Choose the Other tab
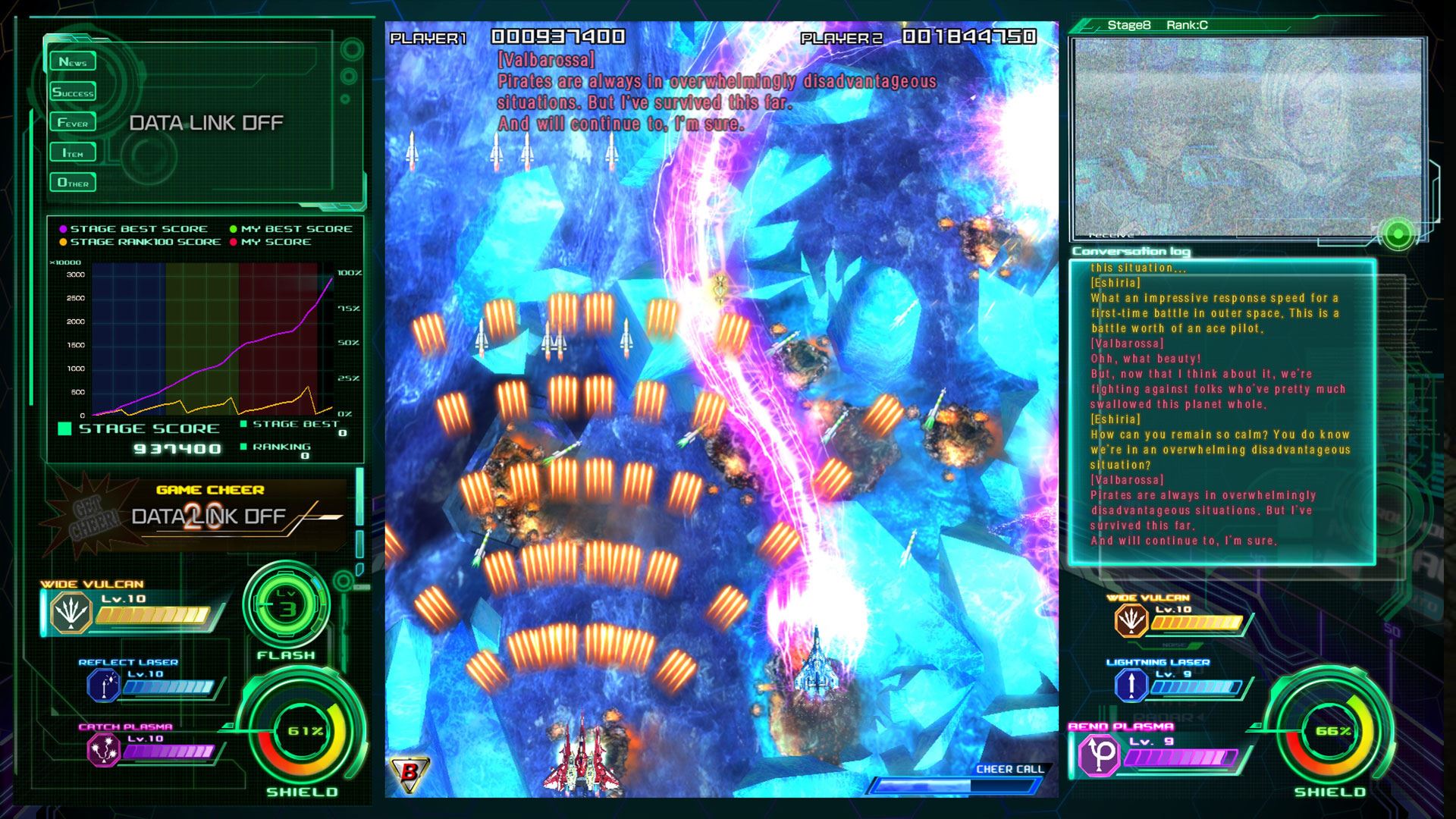The height and width of the screenshot is (819, 1456). pyautogui.click(x=73, y=183)
